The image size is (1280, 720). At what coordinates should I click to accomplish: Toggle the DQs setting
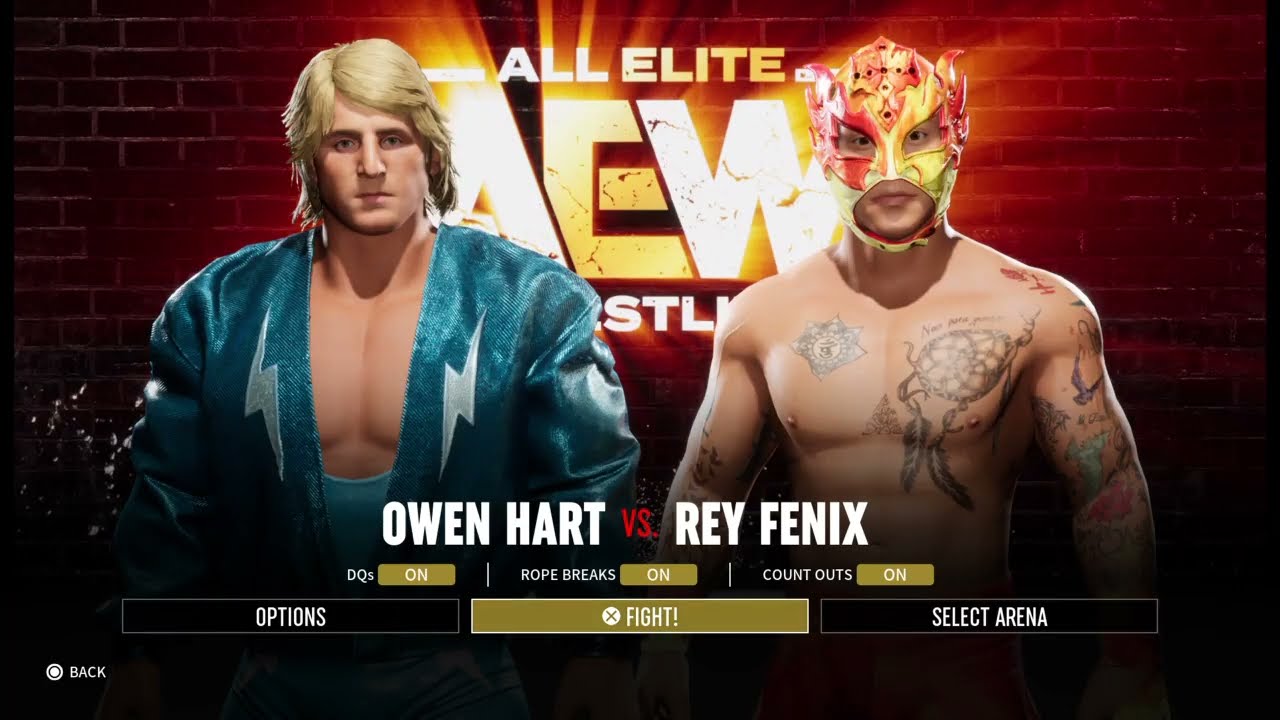416,575
